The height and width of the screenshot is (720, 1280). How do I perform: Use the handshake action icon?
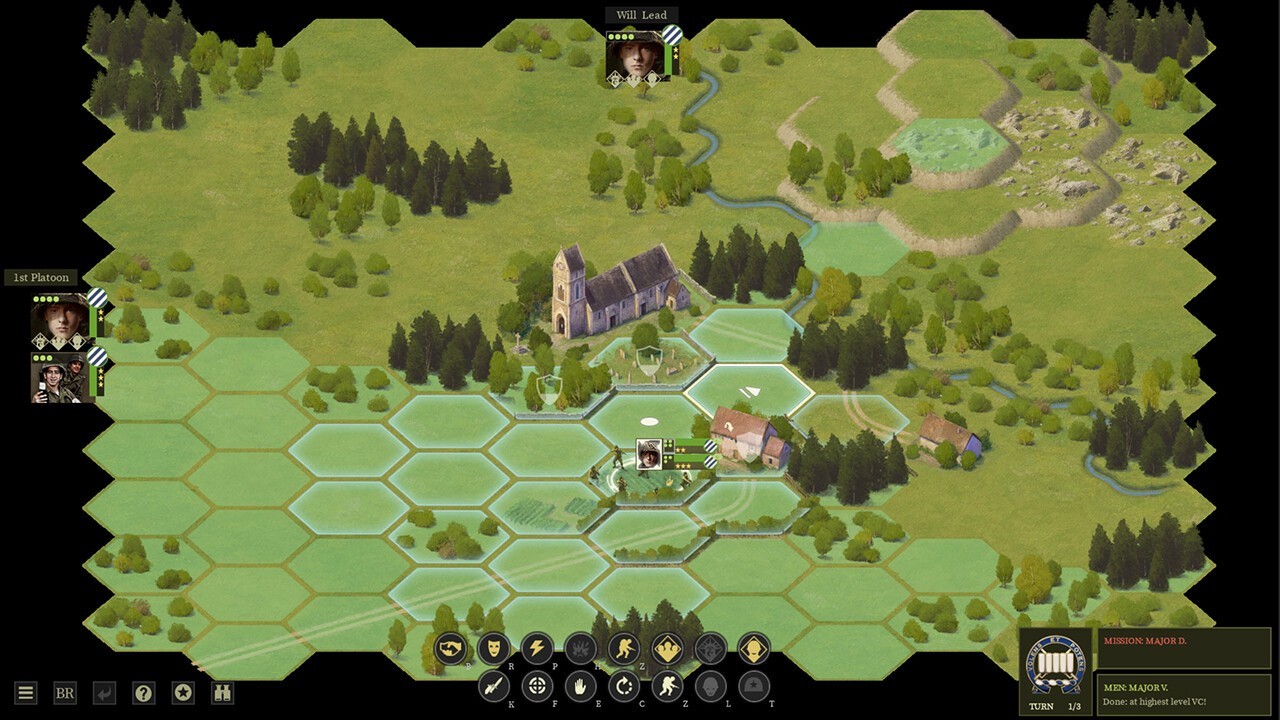click(x=451, y=649)
